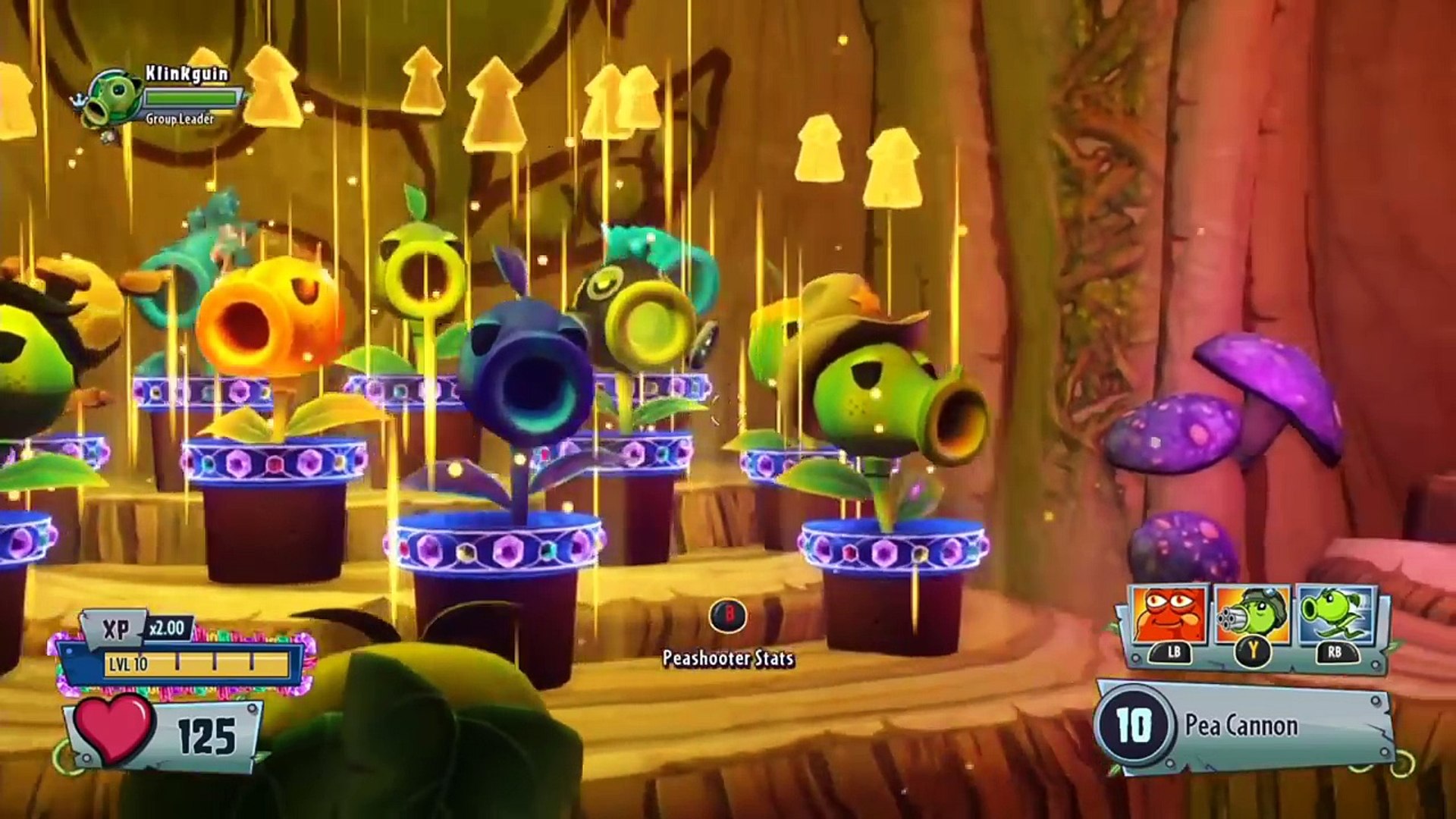This screenshot has width=1456, height=819.
Task: Click Klinkguin's green health bar
Action: click(x=192, y=97)
